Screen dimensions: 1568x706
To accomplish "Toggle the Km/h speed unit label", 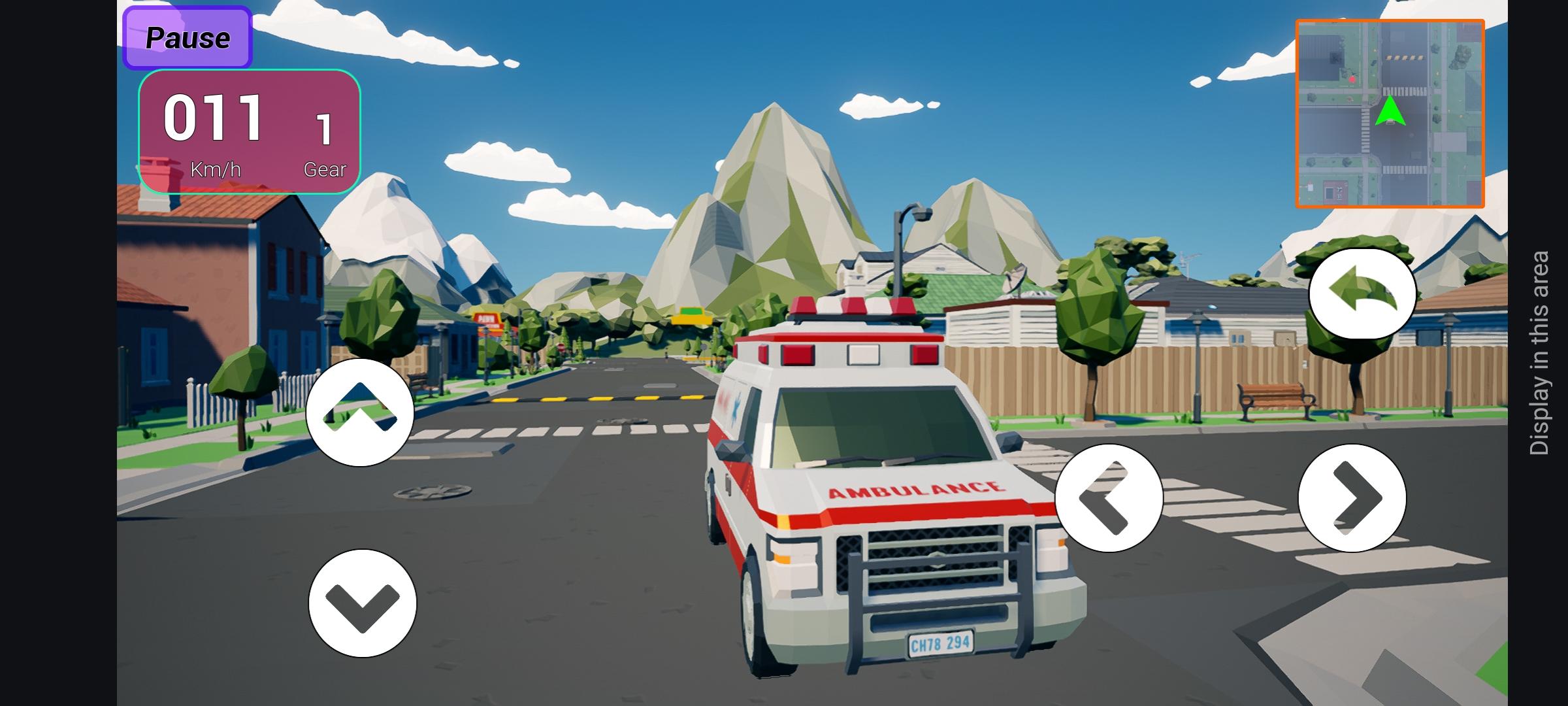I will tap(216, 169).
